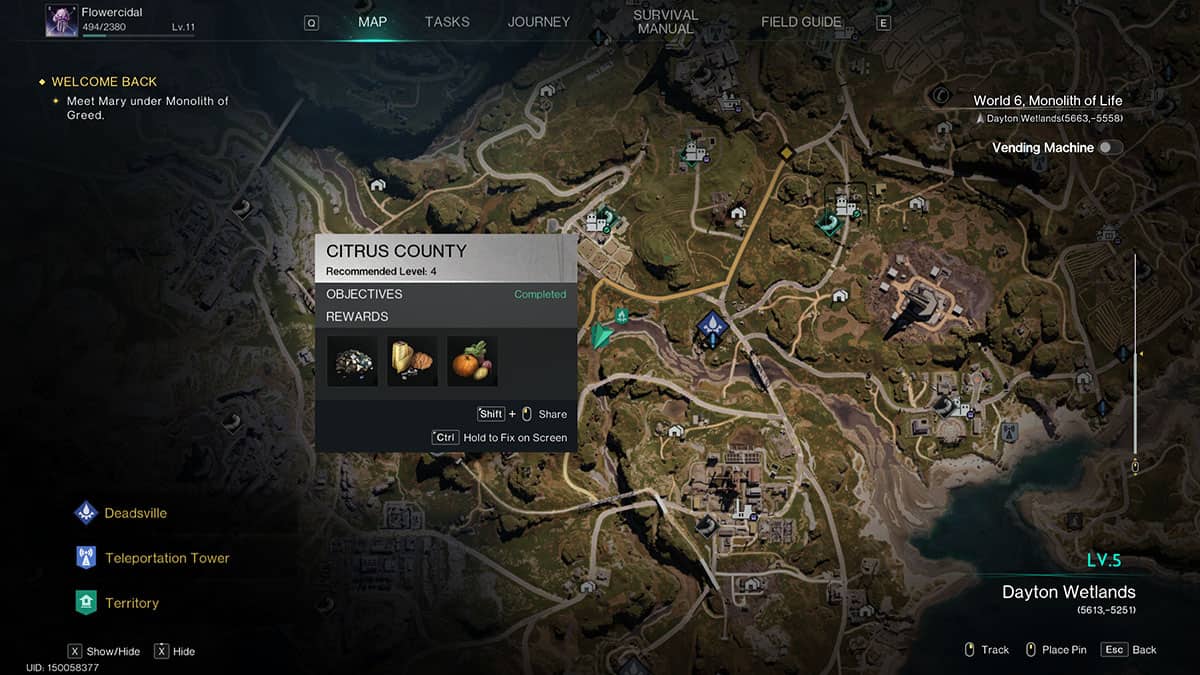
Task: Select the blue teleportation tower map marker
Action: [x=711, y=324]
